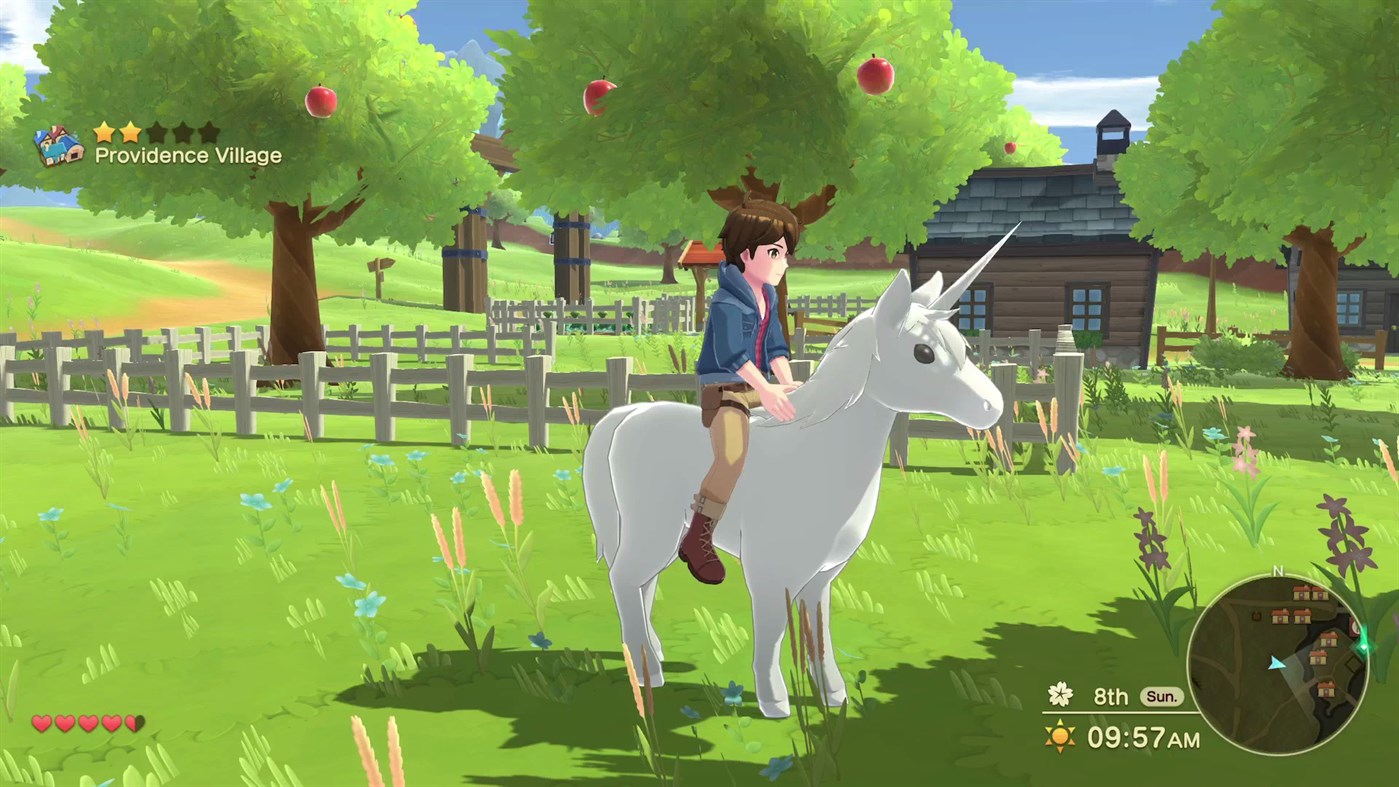Image resolution: width=1399 pixels, height=787 pixels.
Task: Click the Sun. weekday badge
Action: pos(1165,697)
